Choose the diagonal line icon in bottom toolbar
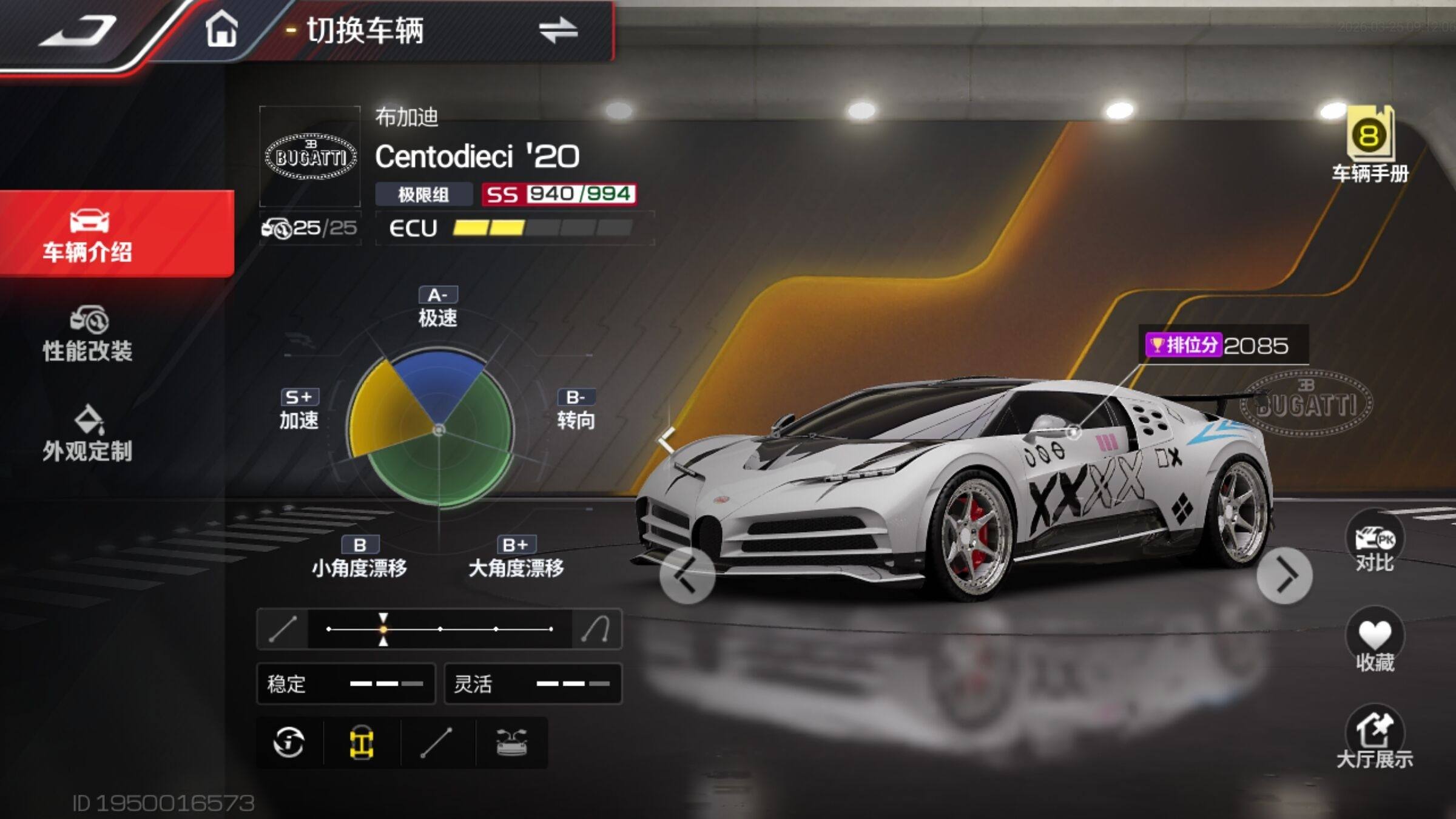This screenshot has height=819, width=1456. [437, 743]
